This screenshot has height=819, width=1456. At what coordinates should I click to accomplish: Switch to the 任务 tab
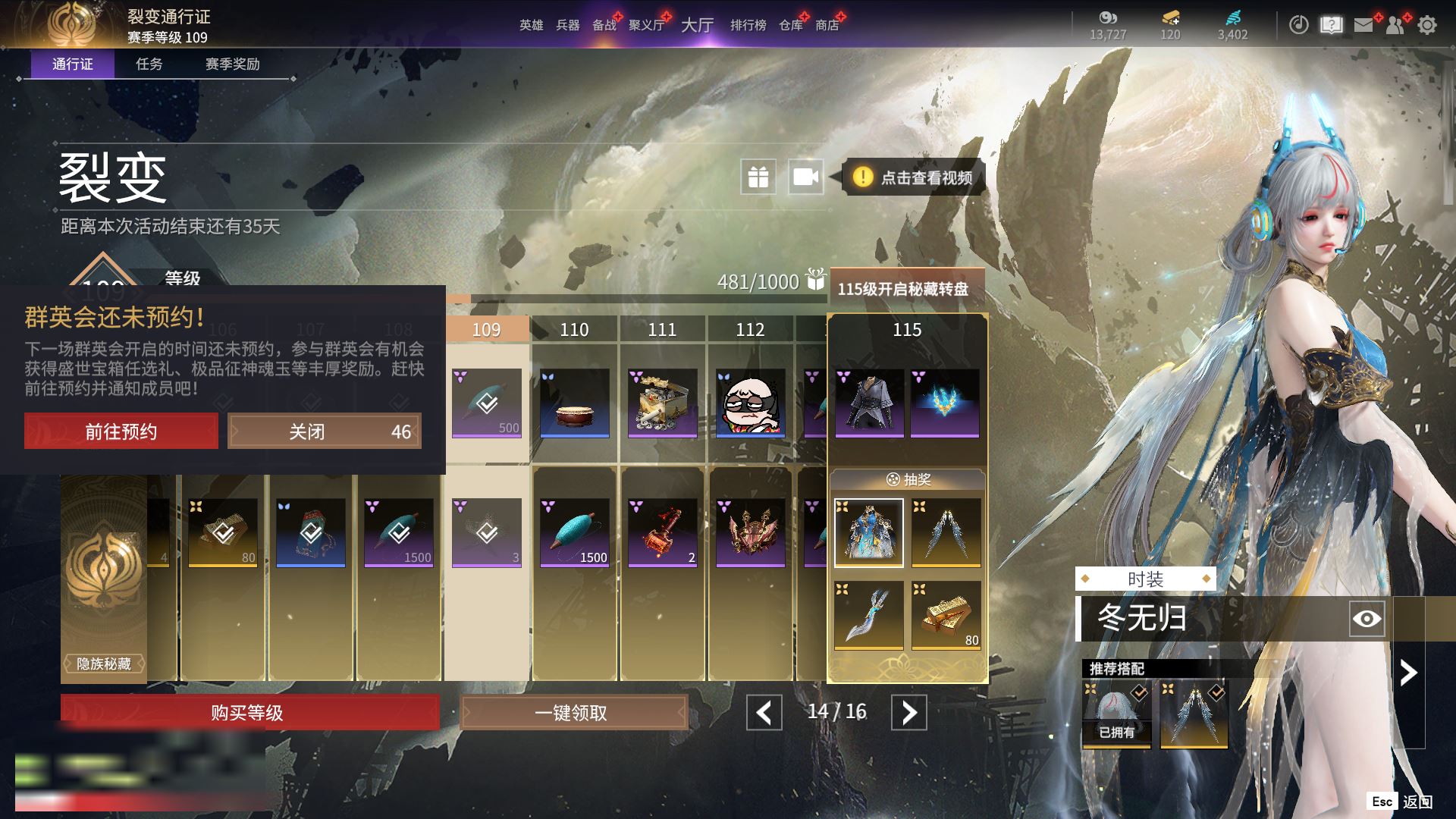tap(149, 64)
